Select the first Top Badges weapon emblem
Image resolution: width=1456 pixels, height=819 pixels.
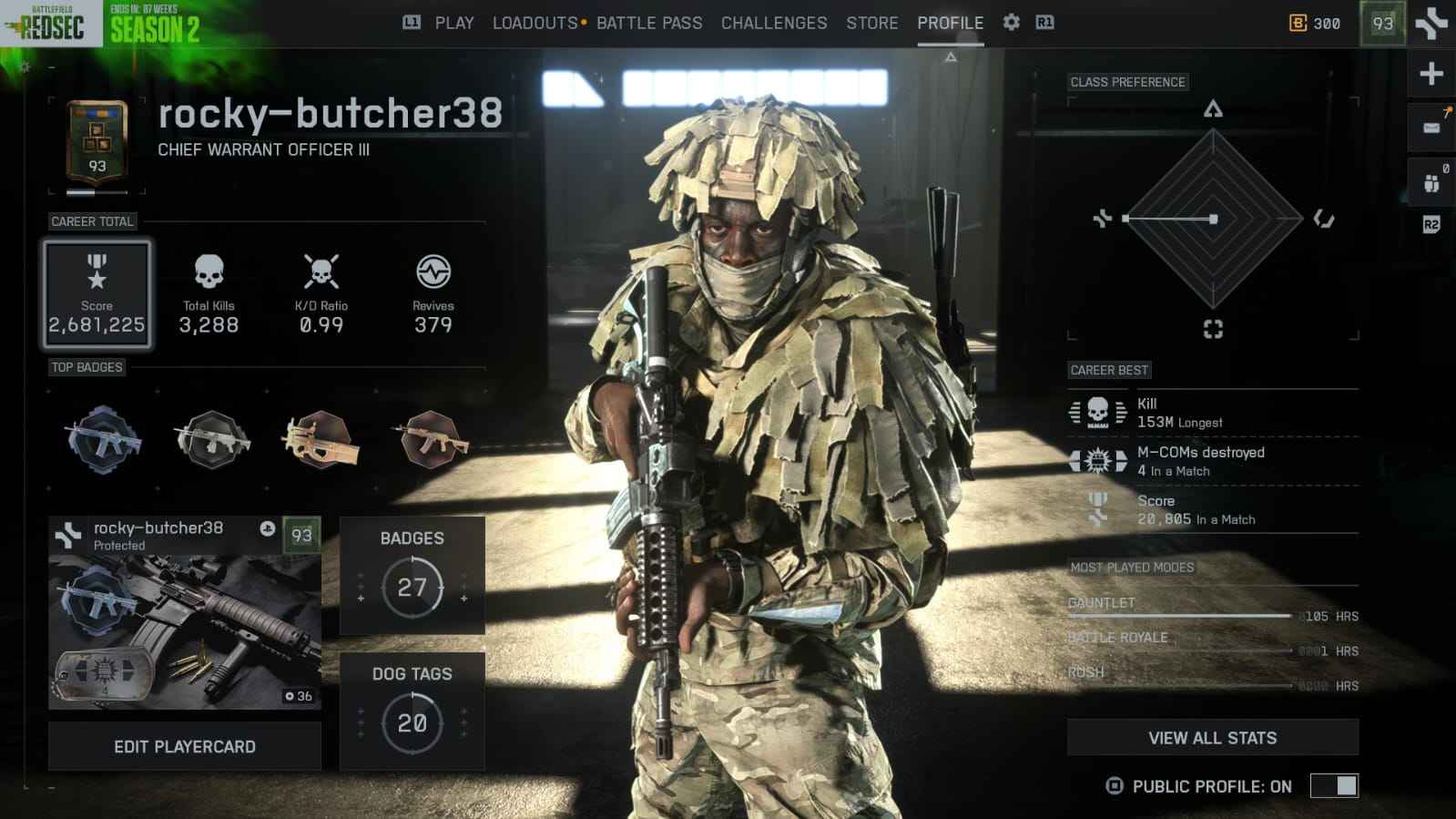pyautogui.click(x=100, y=442)
